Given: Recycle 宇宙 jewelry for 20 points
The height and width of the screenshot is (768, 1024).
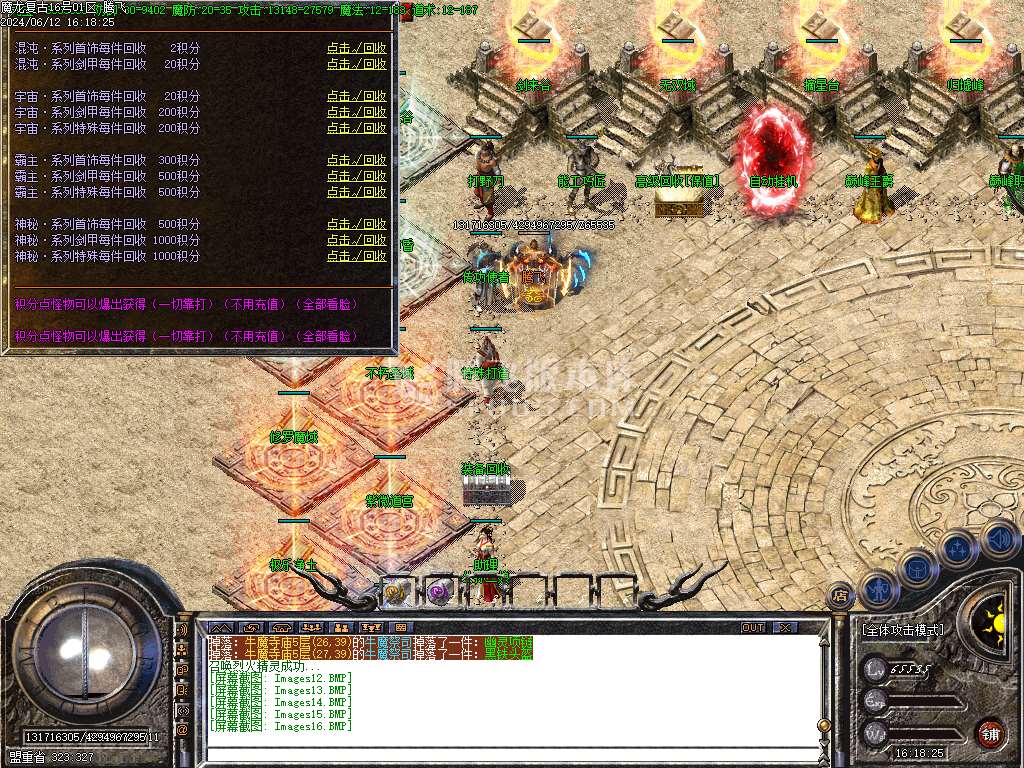Looking at the screenshot, I should (356, 97).
